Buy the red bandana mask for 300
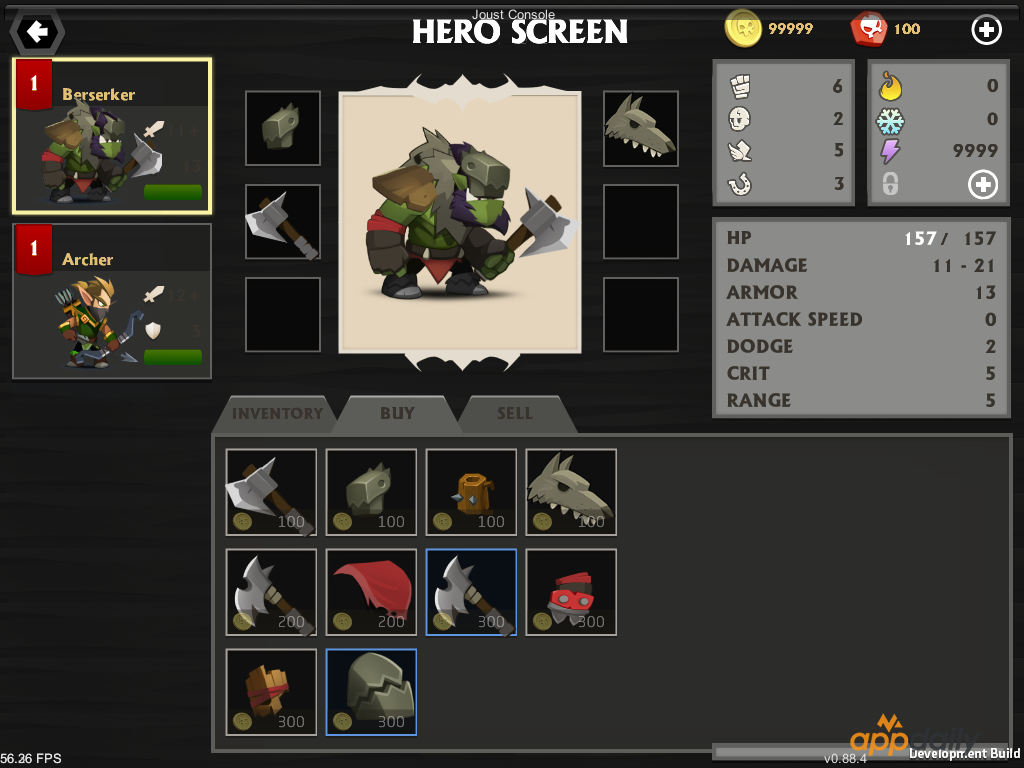Screen dimensions: 1024x768 (571, 592)
